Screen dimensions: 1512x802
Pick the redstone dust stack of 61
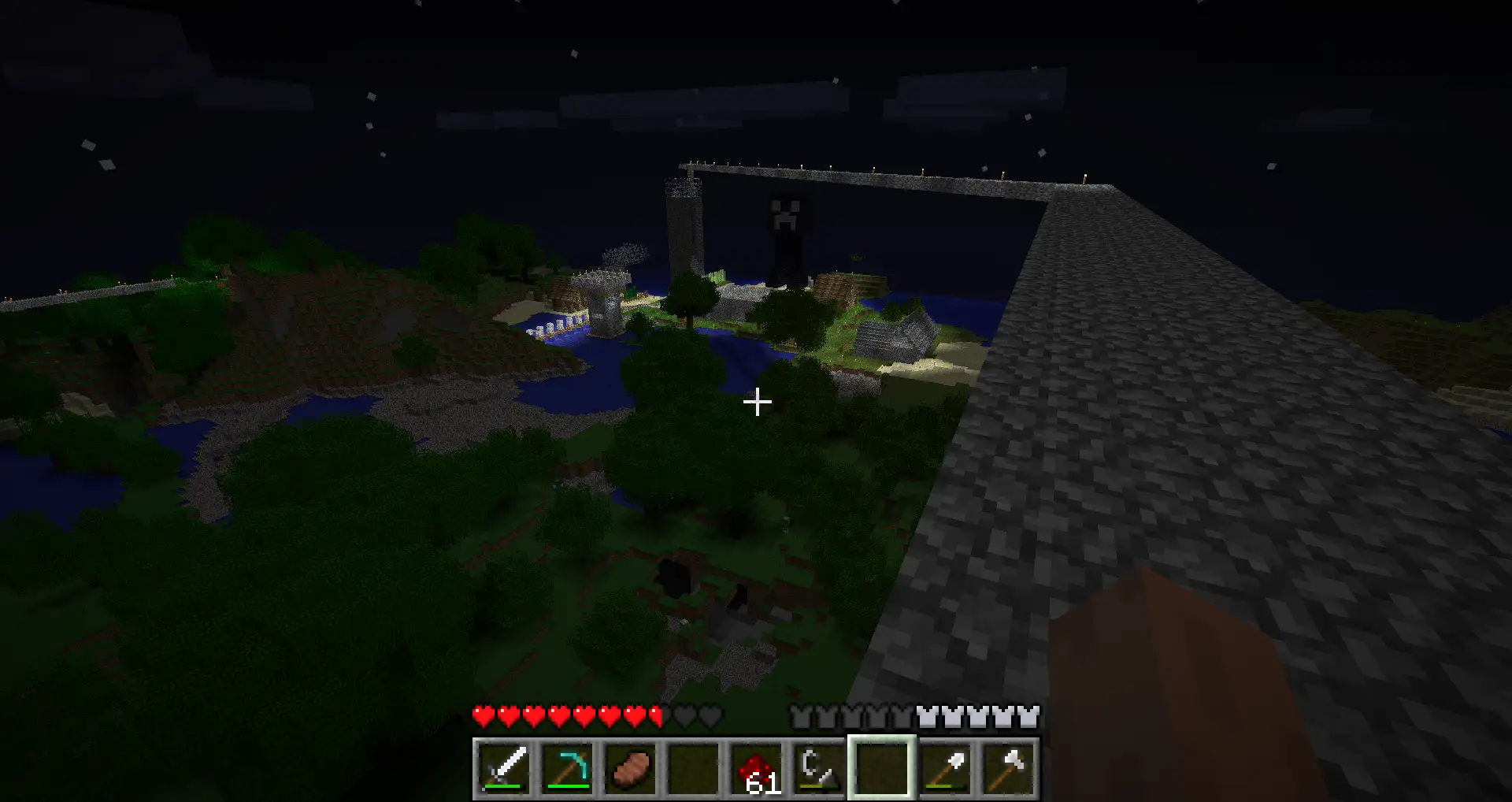pyautogui.click(x=756, y=768)
